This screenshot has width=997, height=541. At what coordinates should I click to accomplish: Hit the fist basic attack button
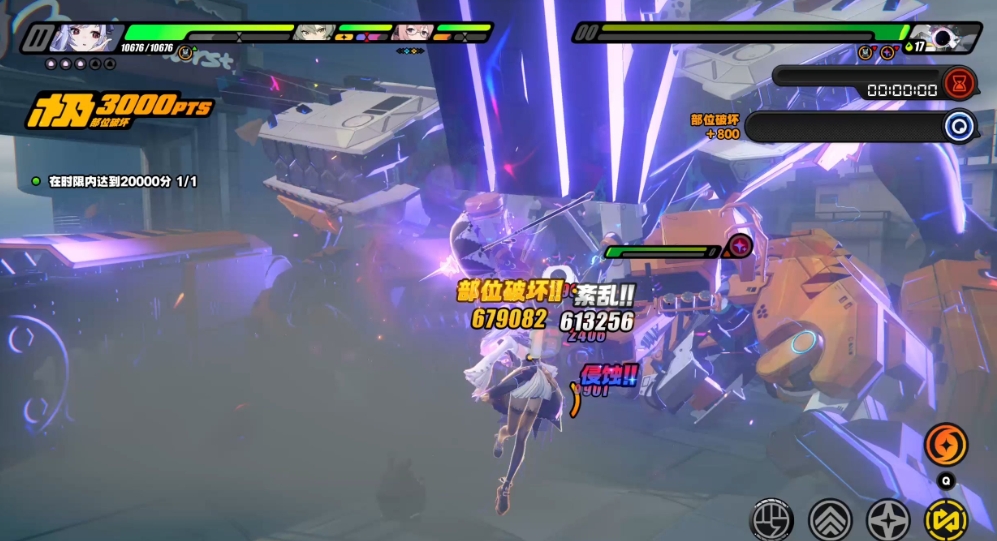coord(771,519)
